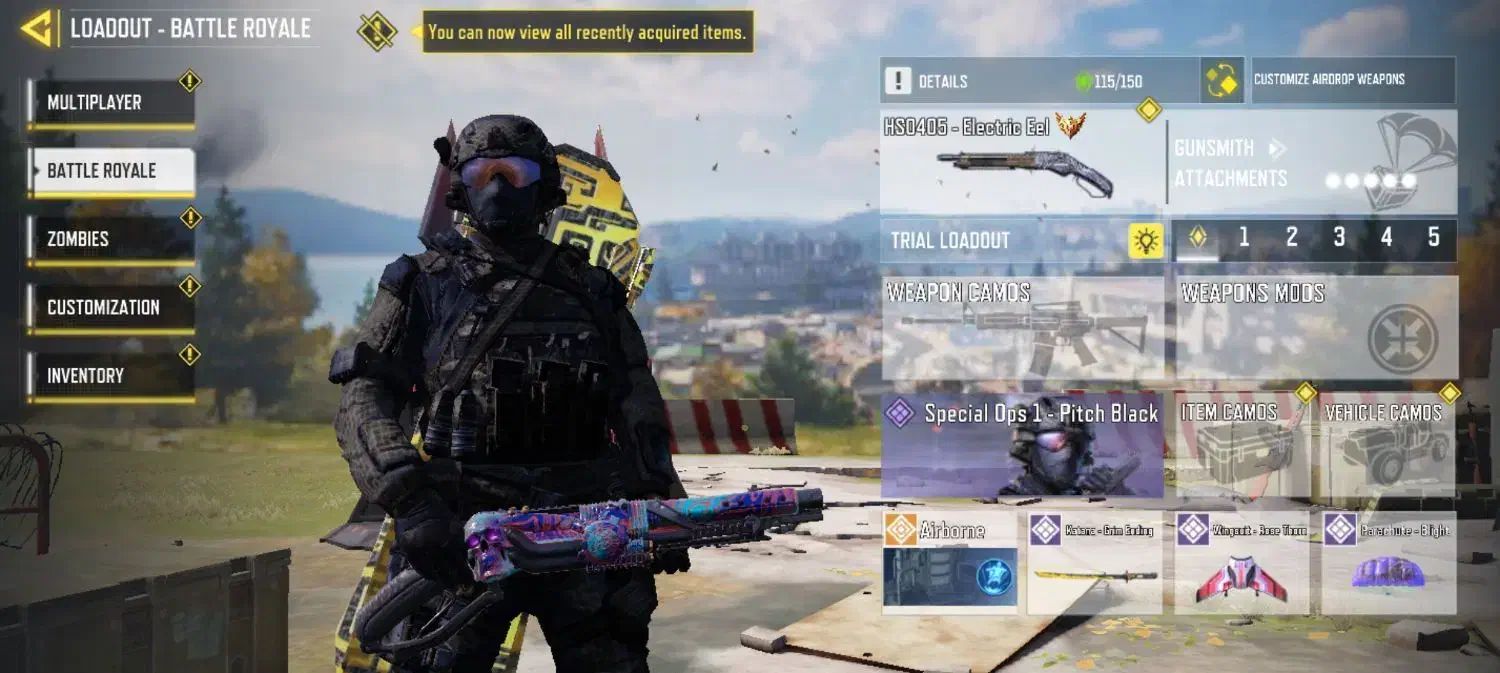Screen dimensions: 1500x673
Task: View recently acquired items icon
Action: click(x=377, y=32)
